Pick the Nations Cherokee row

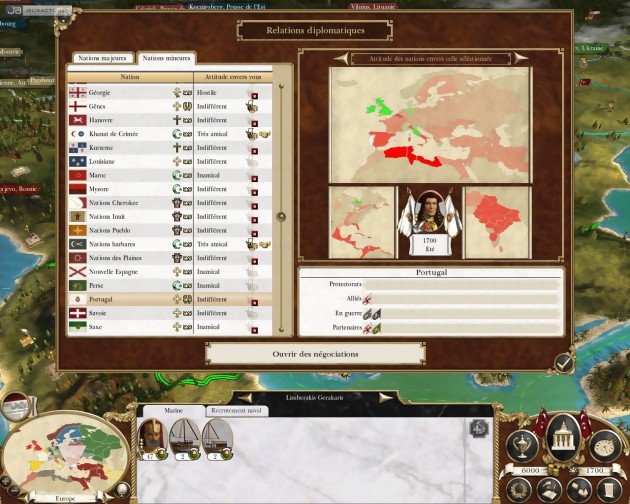[x=130, y=202]
